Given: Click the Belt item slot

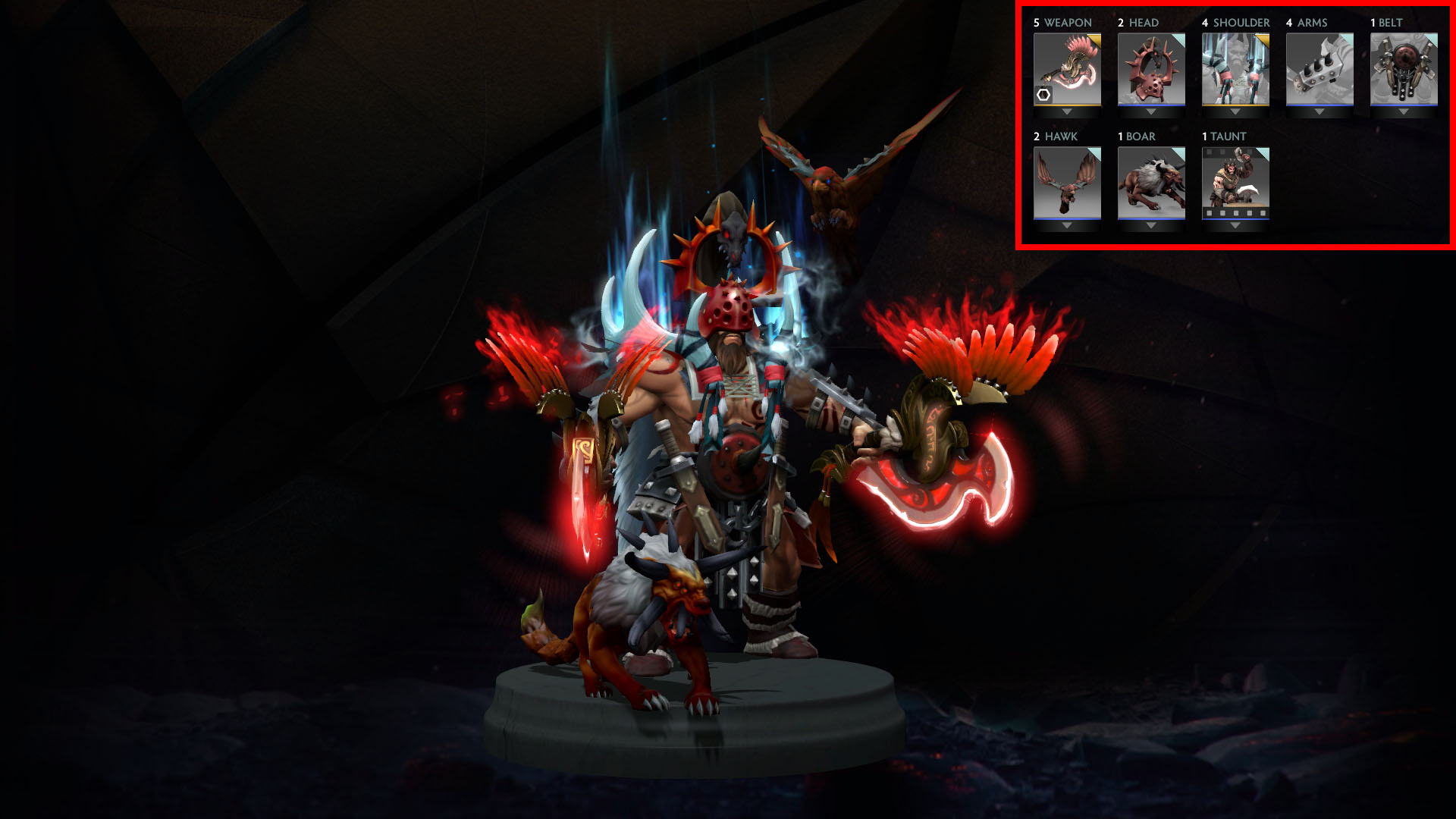Looking at the screenshot, I should click(1404, 68).
